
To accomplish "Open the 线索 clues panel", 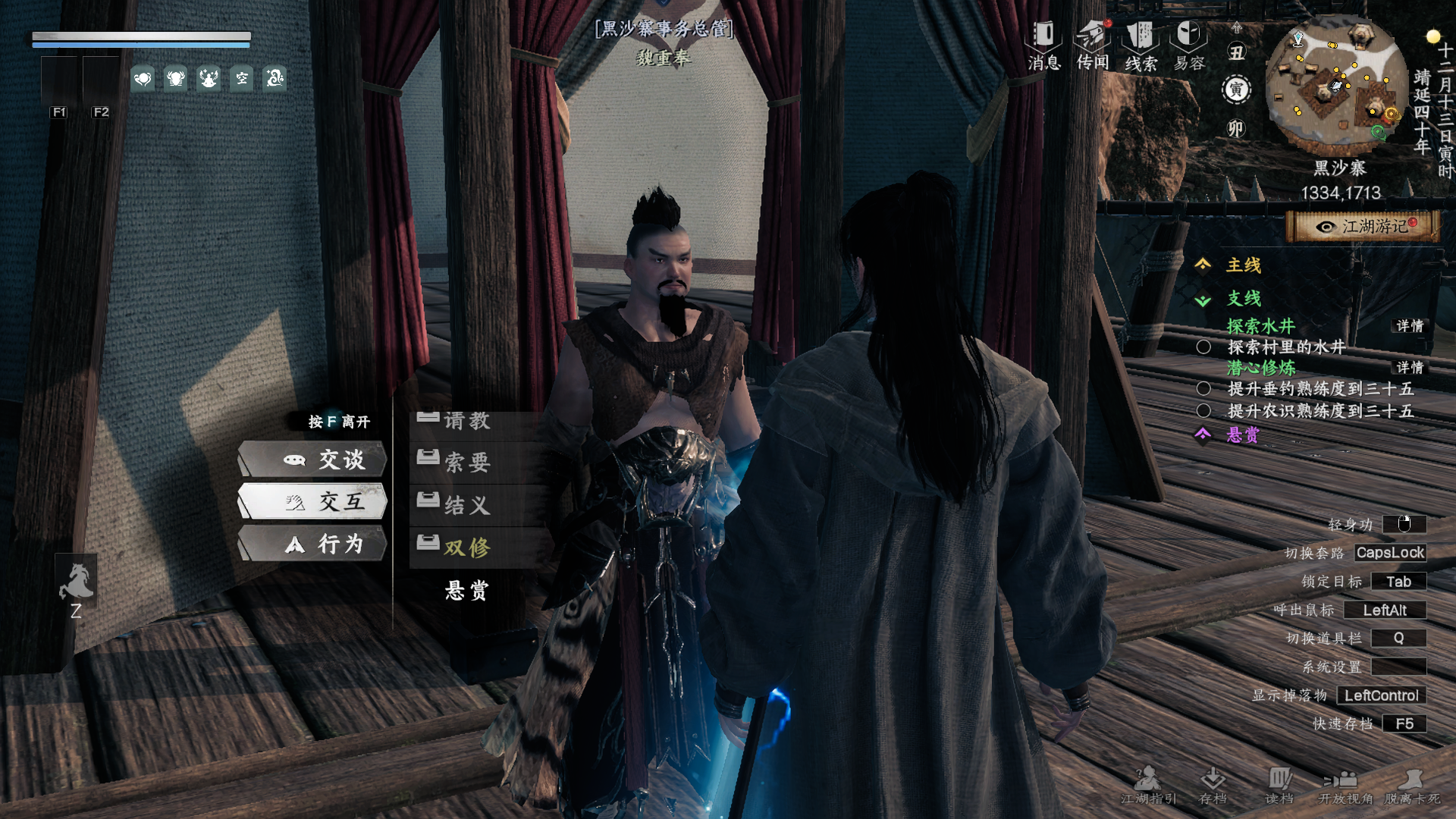I will (x=1141, y=45).
